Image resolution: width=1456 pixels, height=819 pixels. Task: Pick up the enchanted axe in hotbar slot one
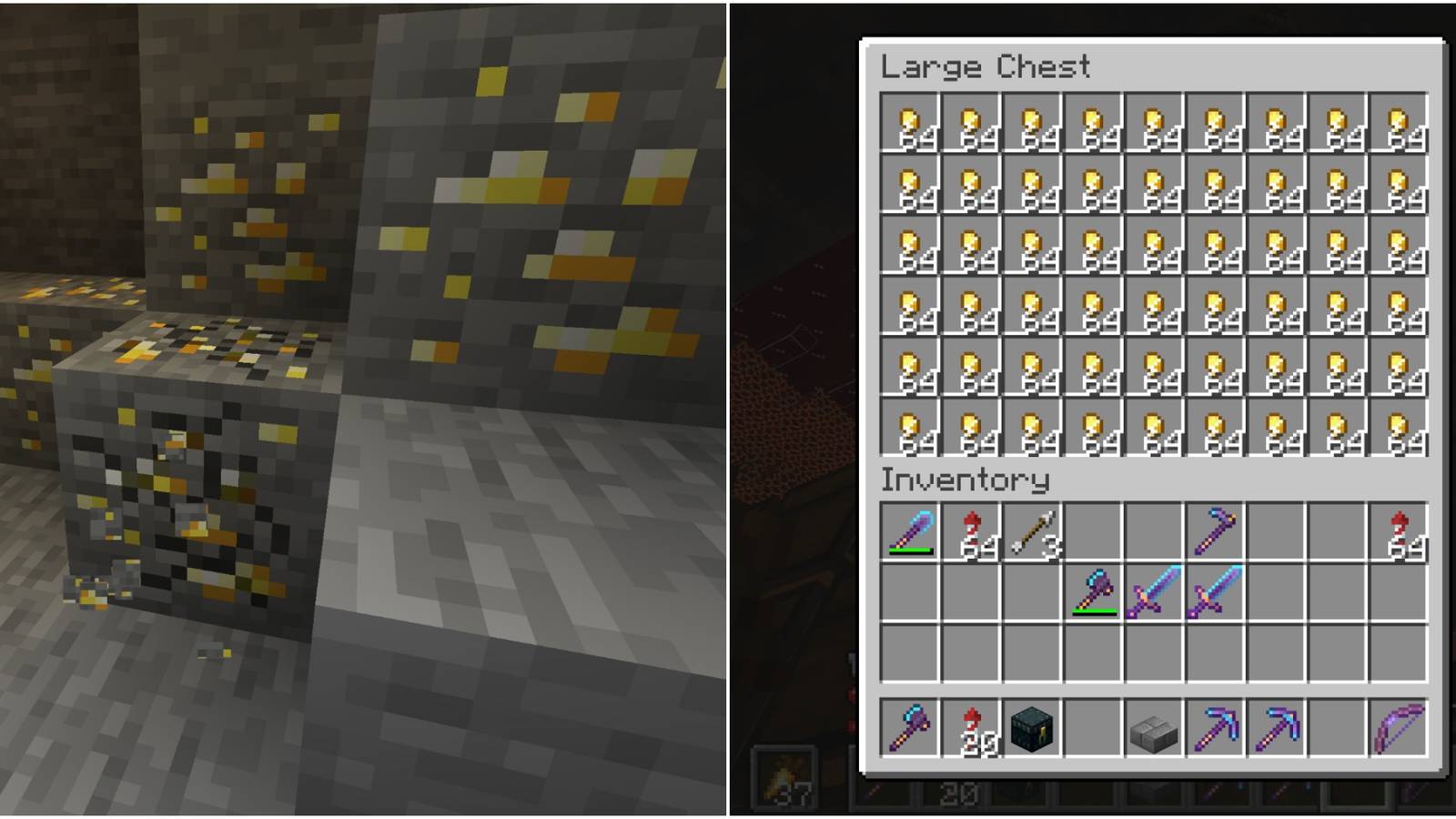click(908, 728)
